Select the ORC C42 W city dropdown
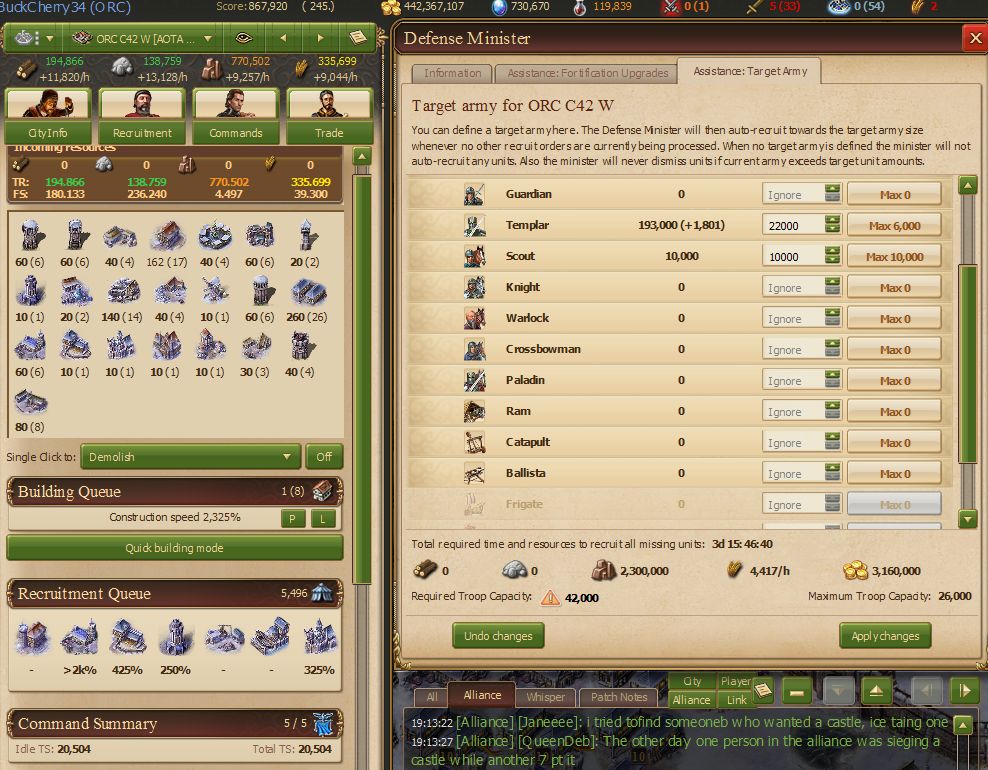 [x=143, y=39]
